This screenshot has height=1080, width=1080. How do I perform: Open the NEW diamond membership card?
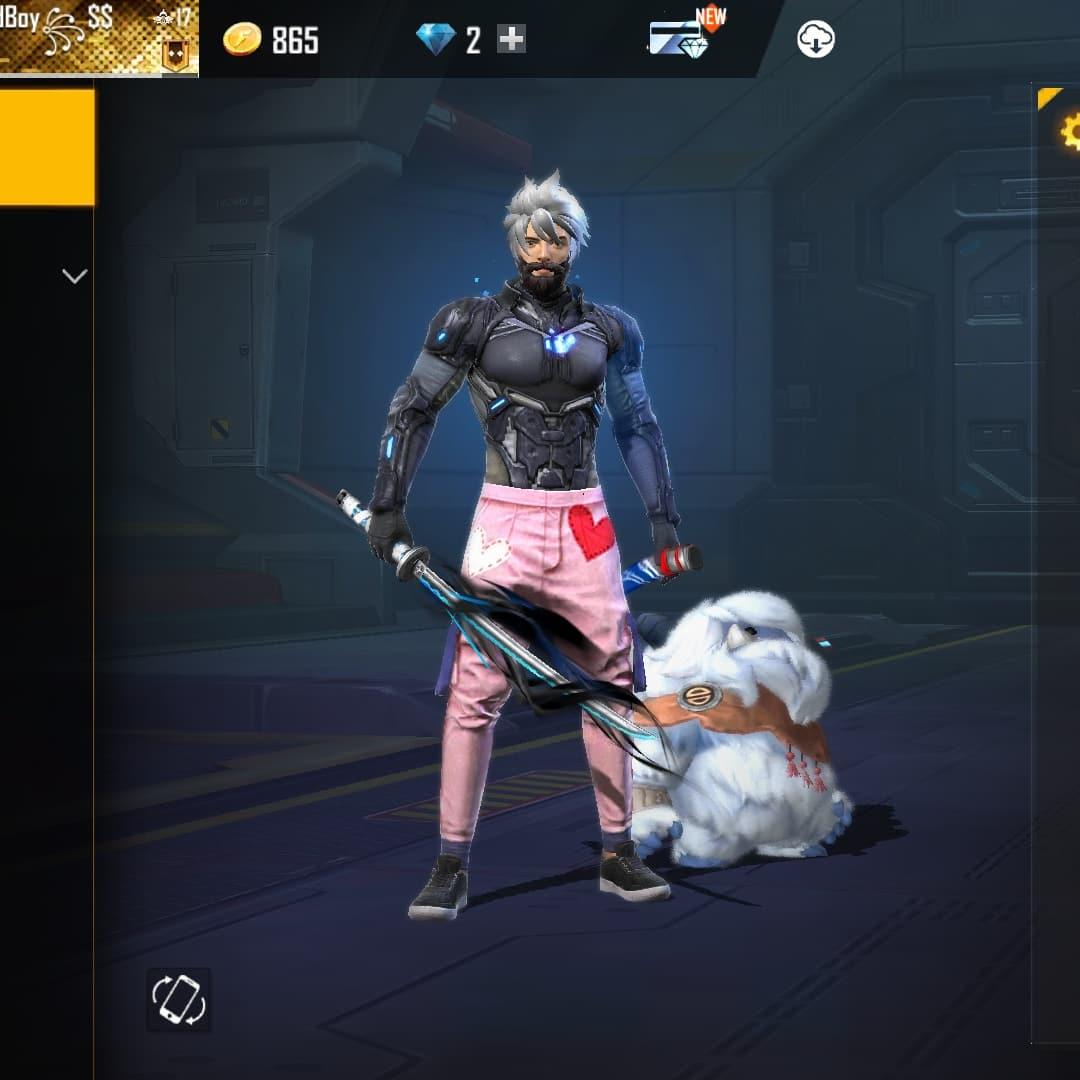pos(680,38)
